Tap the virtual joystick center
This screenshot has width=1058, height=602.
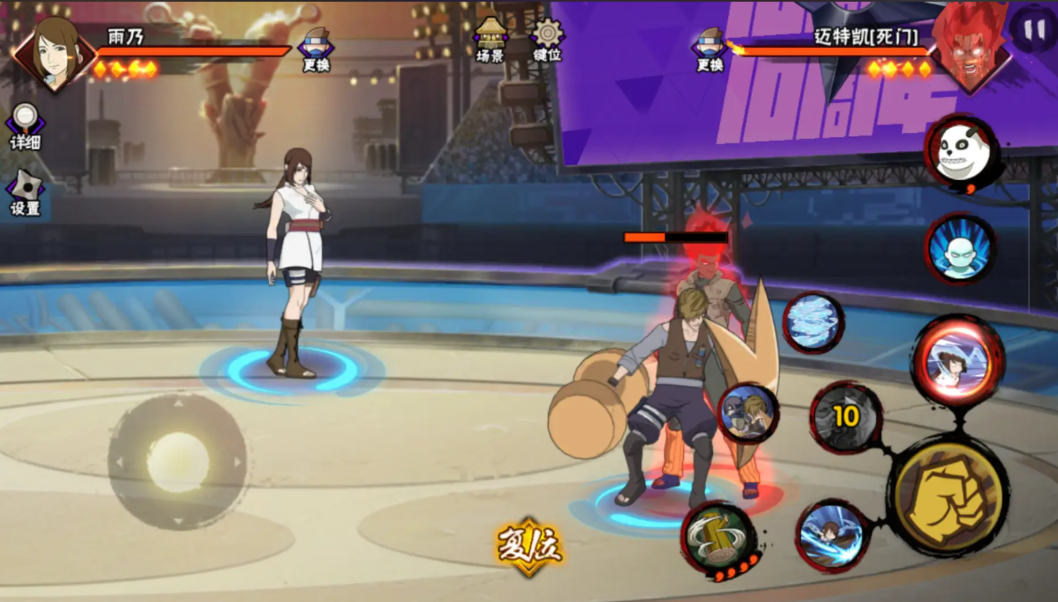pos(177,461)
